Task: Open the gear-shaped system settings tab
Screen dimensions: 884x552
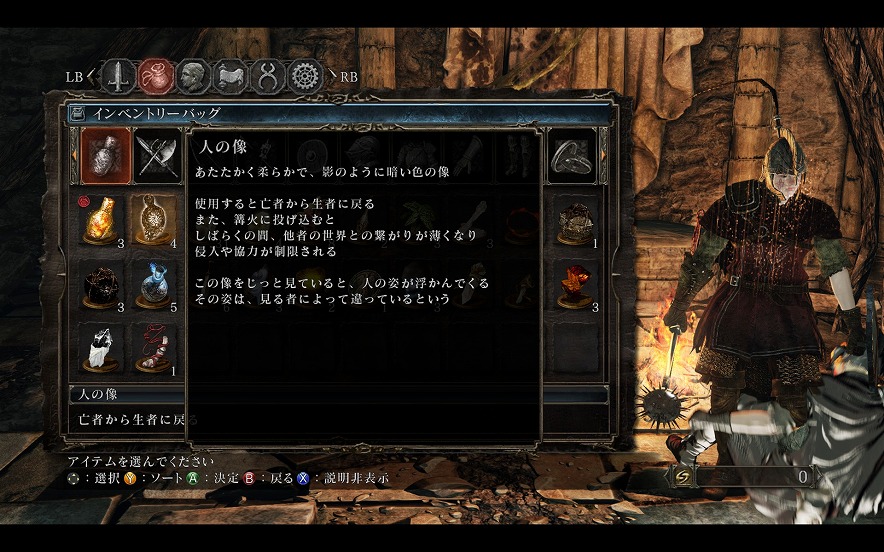Action: [305, 75]
